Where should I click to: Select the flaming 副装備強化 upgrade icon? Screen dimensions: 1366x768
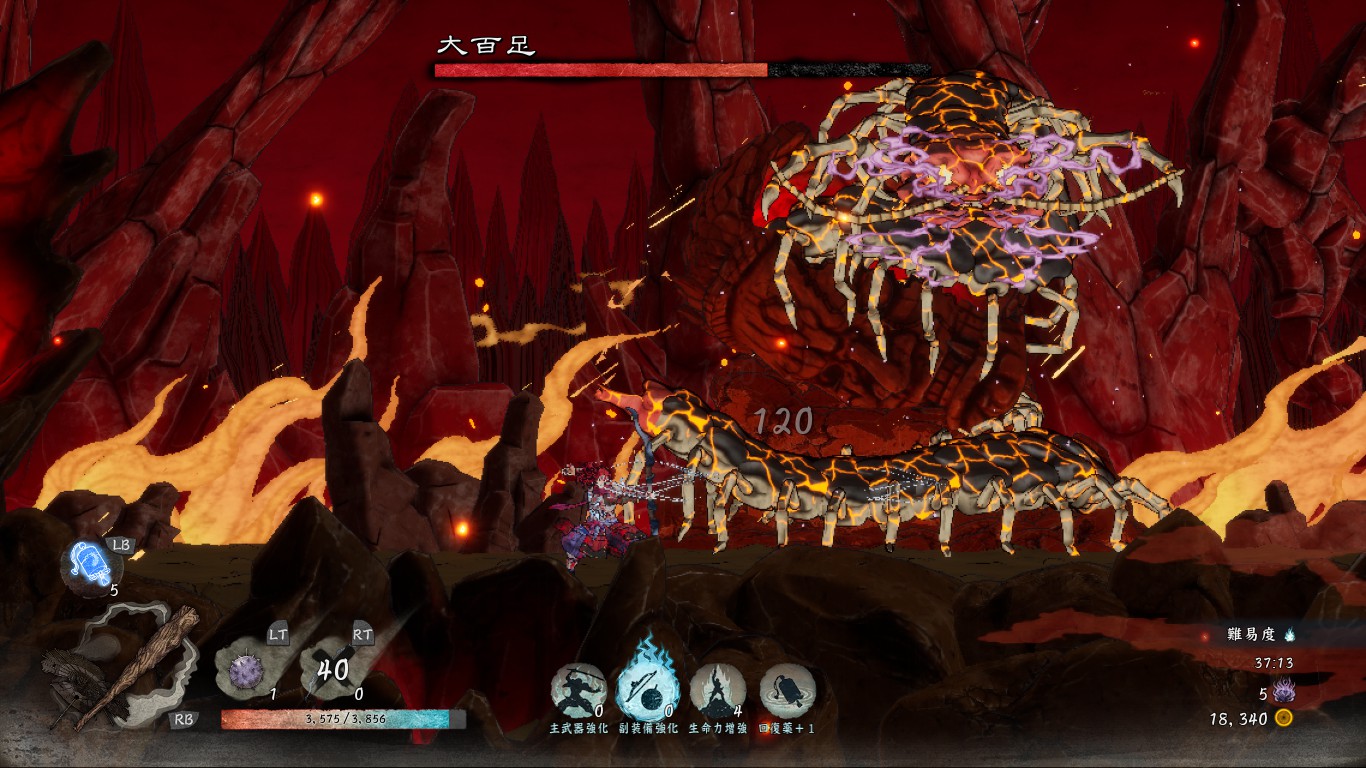pyautogui.click(x=647, y=688)
